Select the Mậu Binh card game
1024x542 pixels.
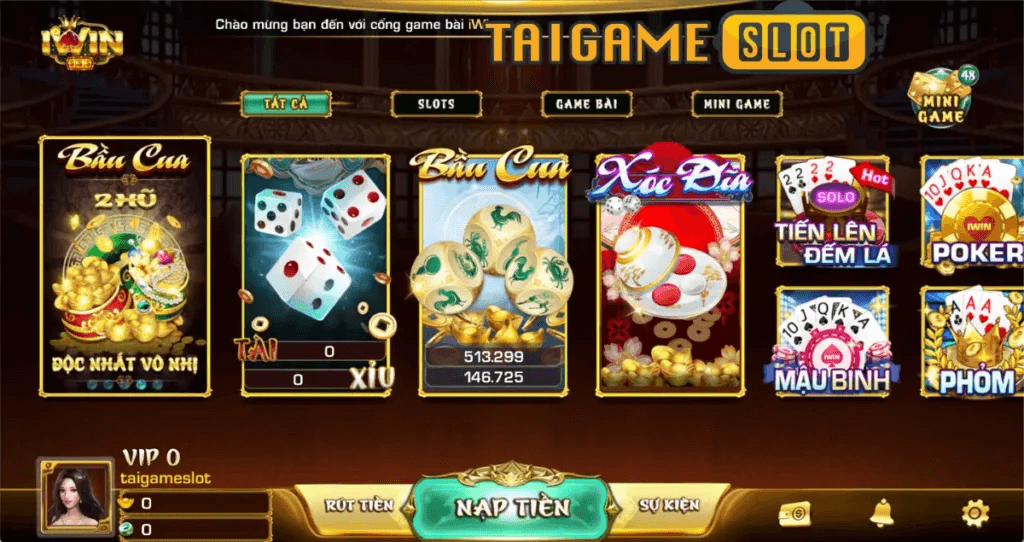833,342
